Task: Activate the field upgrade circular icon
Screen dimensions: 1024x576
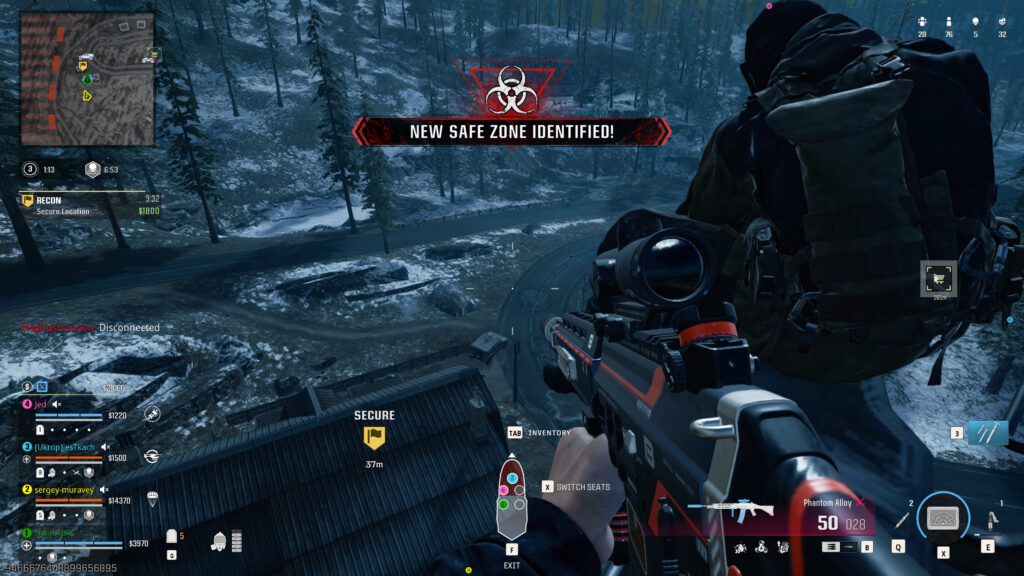Action: tap(943, 517)
